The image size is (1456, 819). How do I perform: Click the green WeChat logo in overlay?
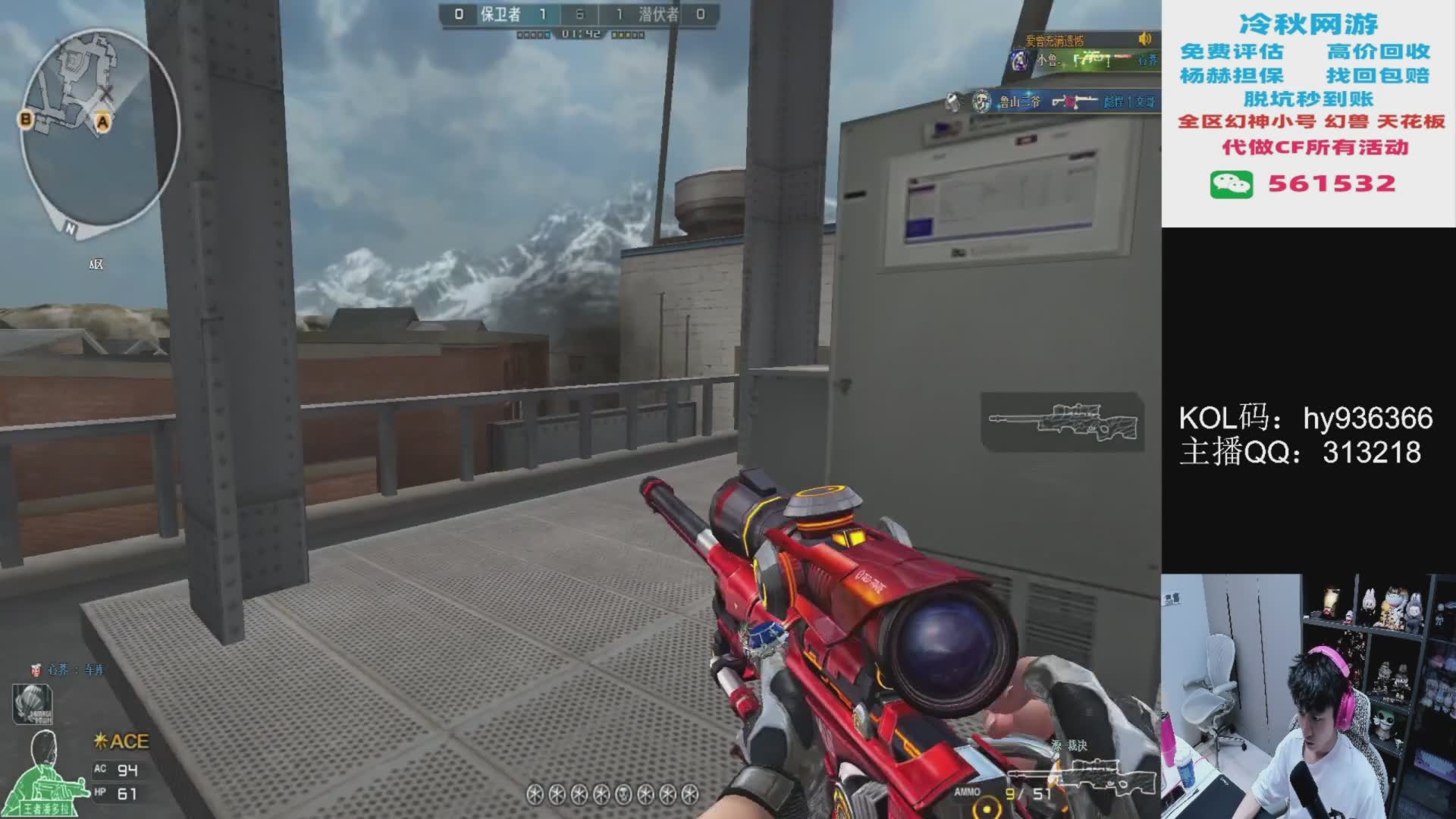pos(1231,184)
